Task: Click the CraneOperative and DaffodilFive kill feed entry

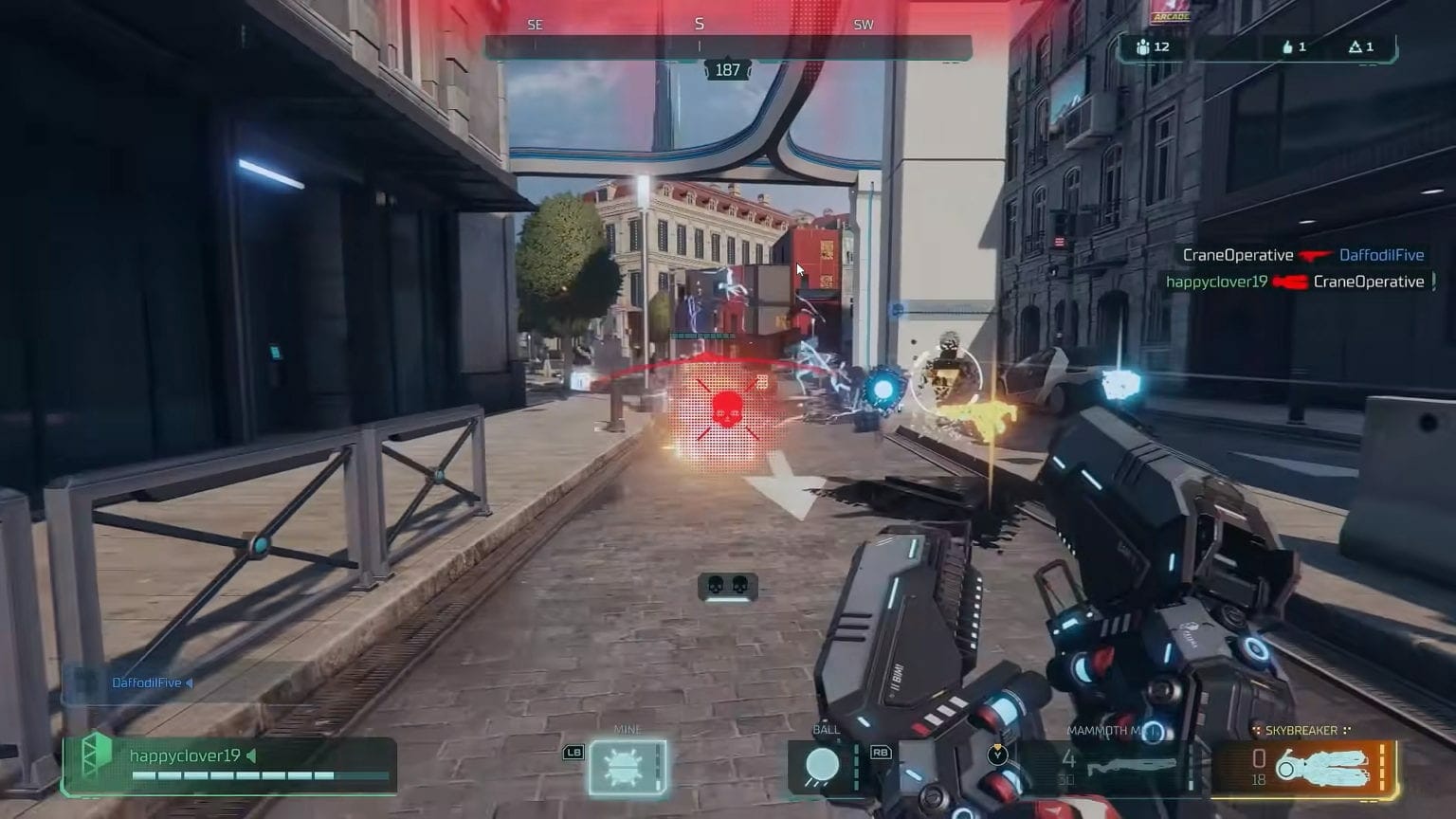Action: (1302, 255)
